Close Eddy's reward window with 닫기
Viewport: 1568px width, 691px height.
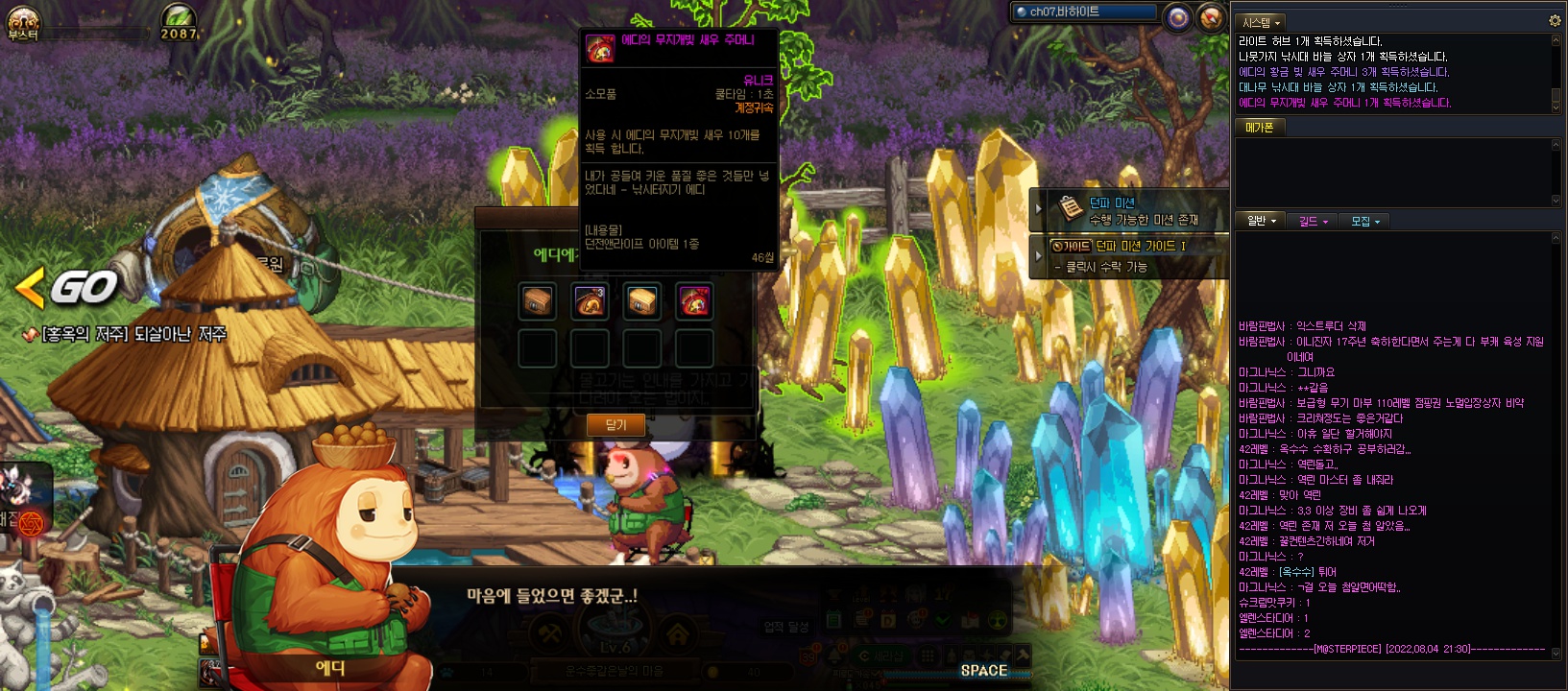click(615, 424)
